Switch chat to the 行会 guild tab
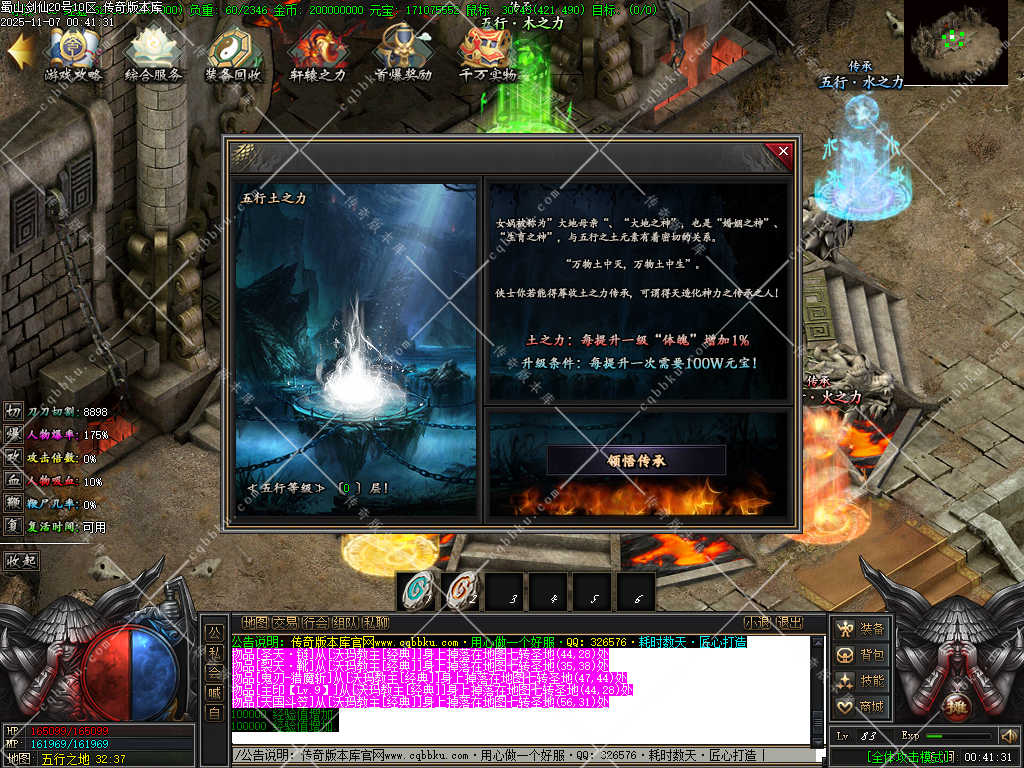This screenshot has height=768, width=1024. tap(315, 622)
